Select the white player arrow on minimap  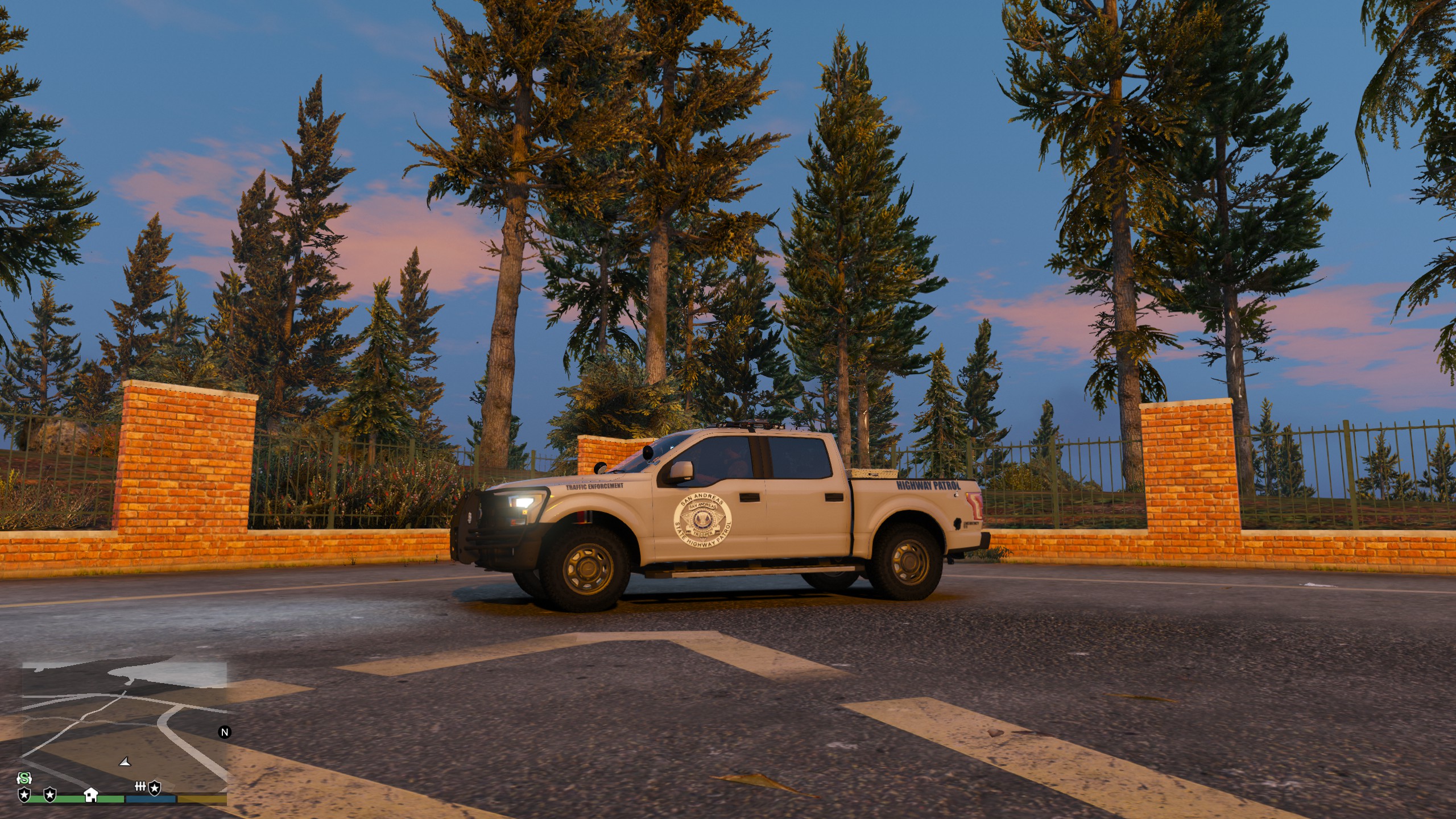pos(125,762)
